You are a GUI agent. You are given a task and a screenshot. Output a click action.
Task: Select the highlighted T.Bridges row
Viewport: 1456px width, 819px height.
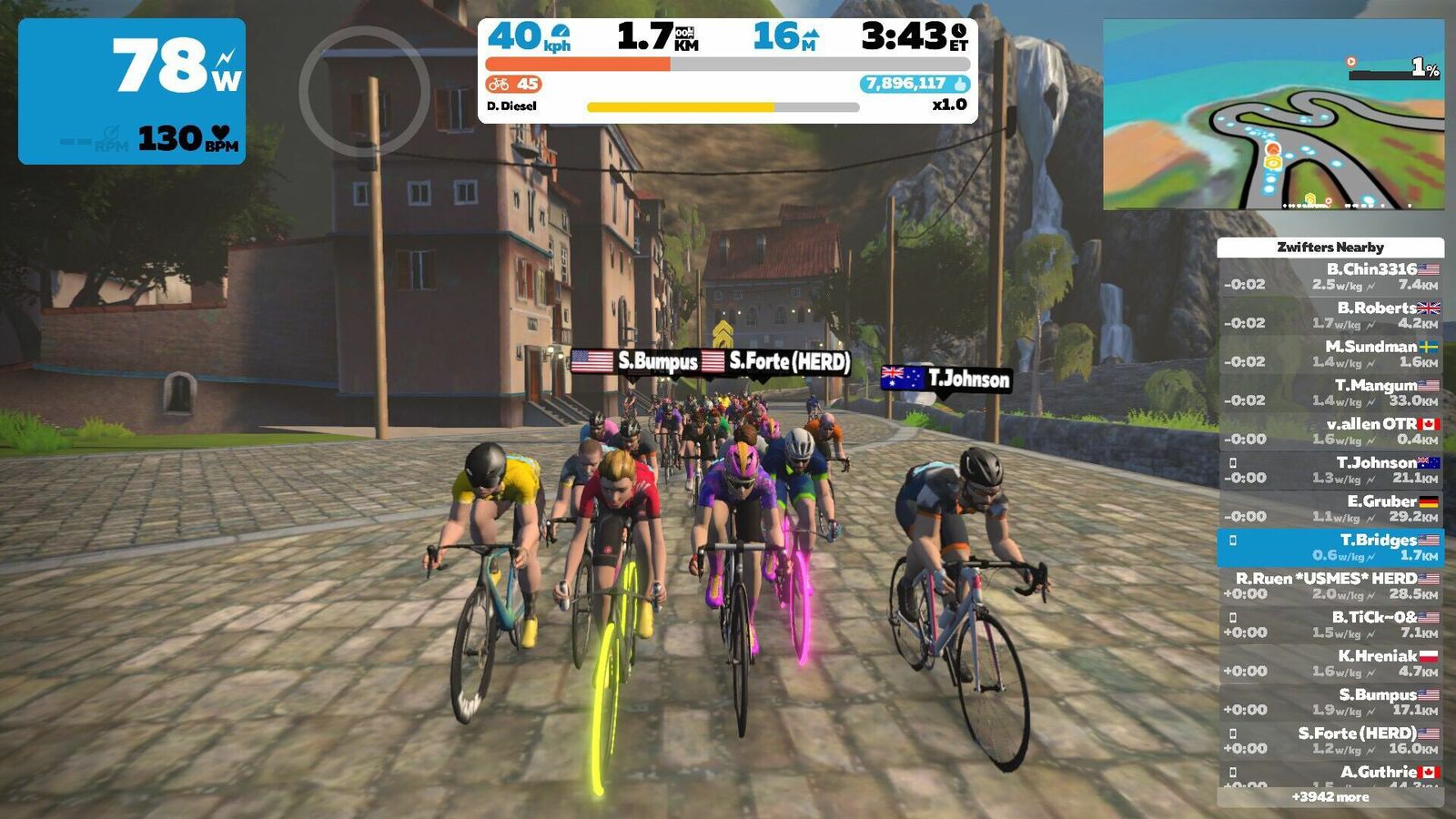point(1330,547)
